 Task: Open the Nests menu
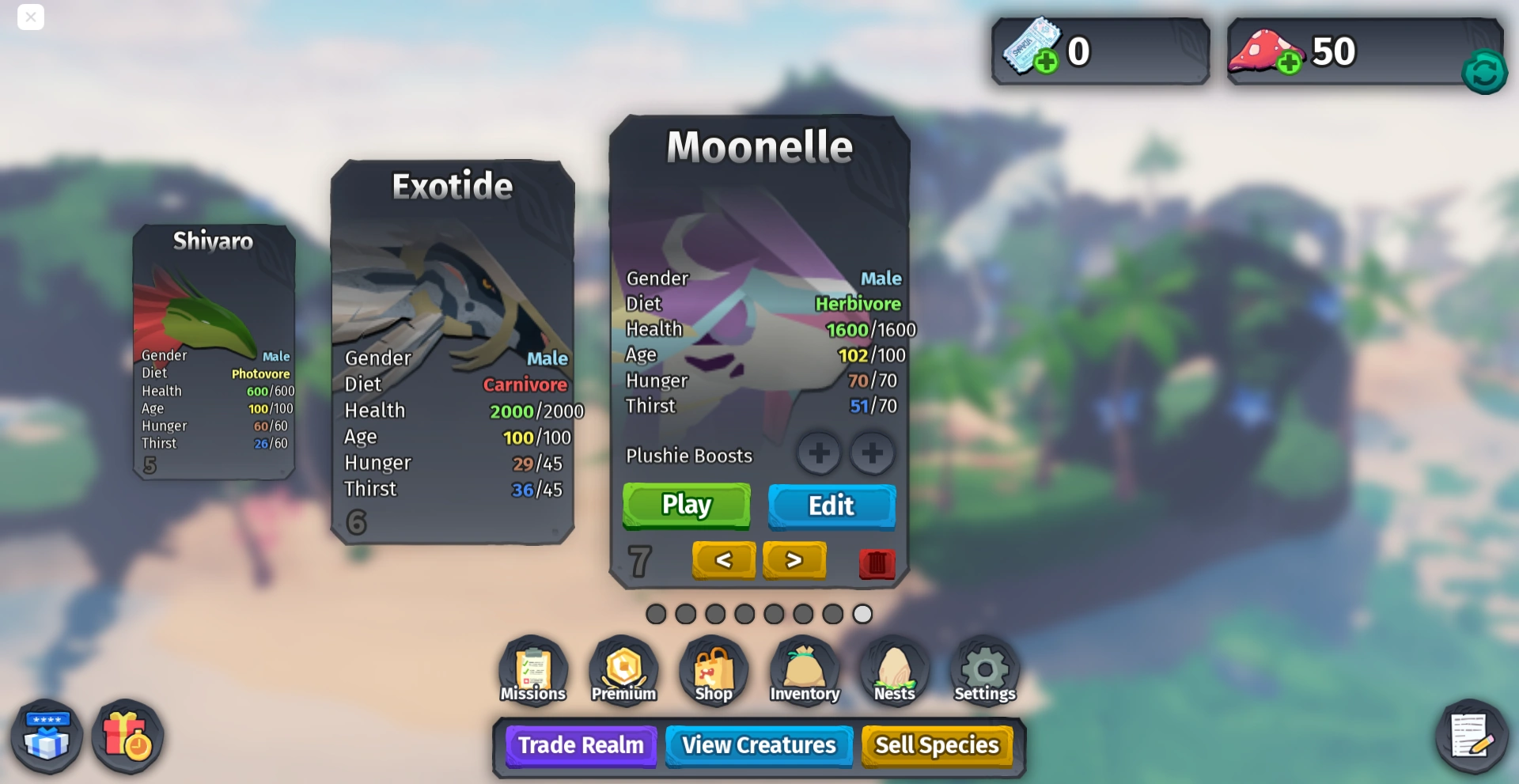coord(894,669)
